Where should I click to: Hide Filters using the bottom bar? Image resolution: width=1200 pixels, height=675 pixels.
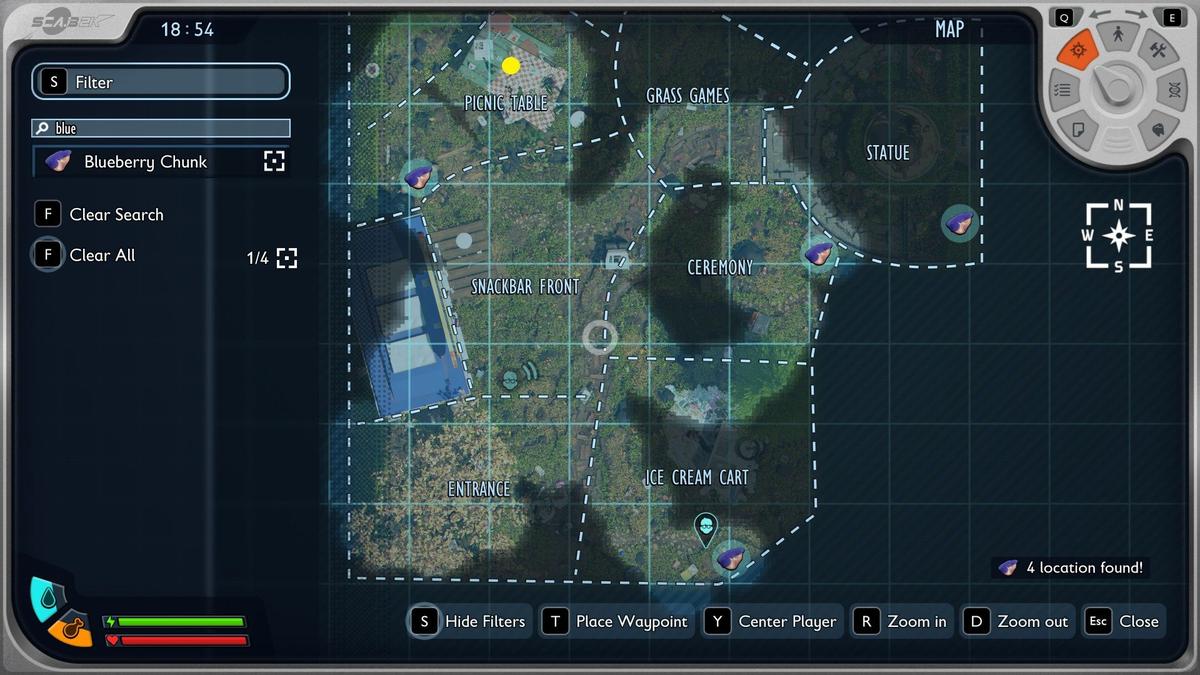(468, 621)
